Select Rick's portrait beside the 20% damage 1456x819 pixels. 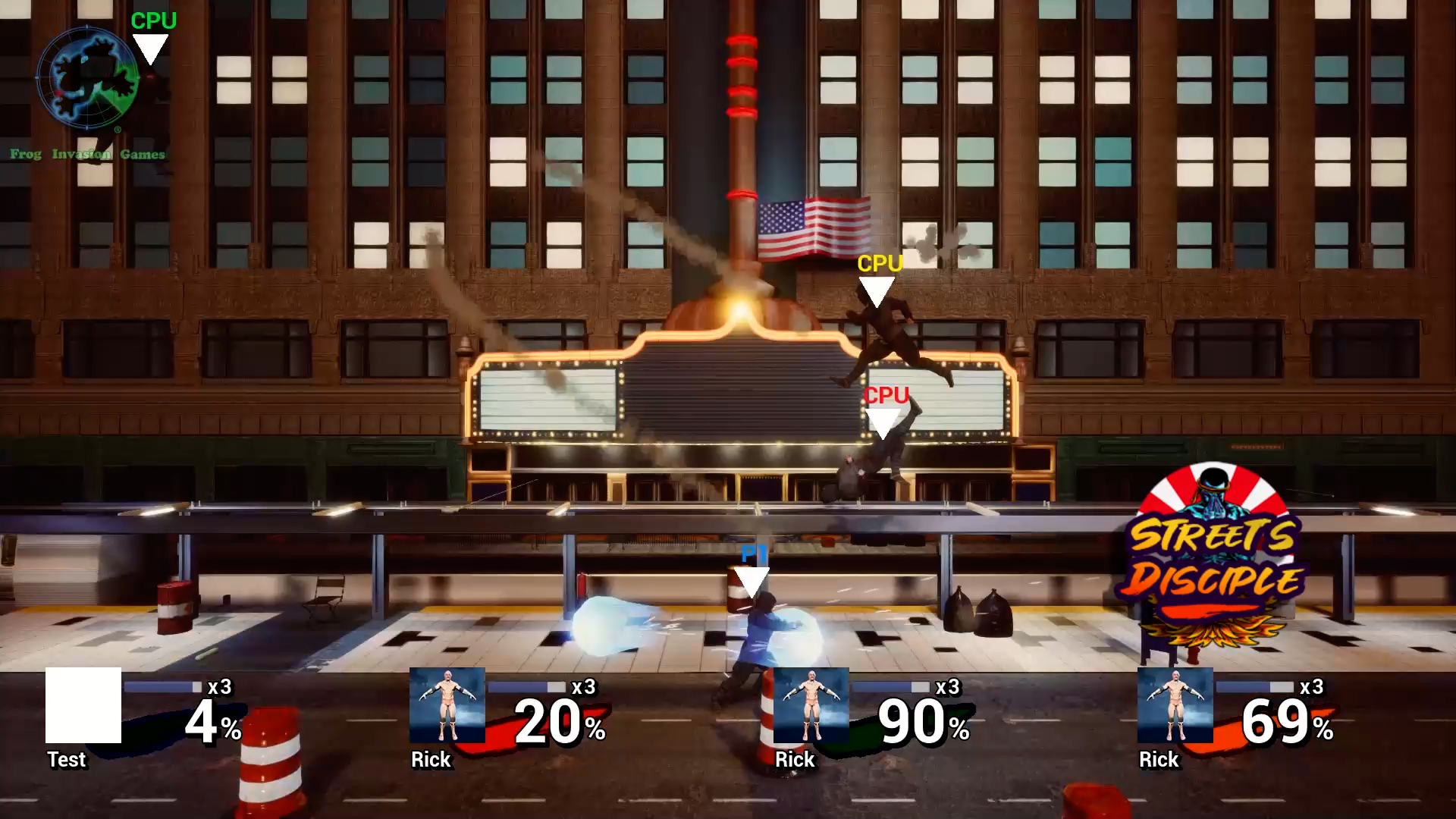pyautogui.click(x=447, y=705)
